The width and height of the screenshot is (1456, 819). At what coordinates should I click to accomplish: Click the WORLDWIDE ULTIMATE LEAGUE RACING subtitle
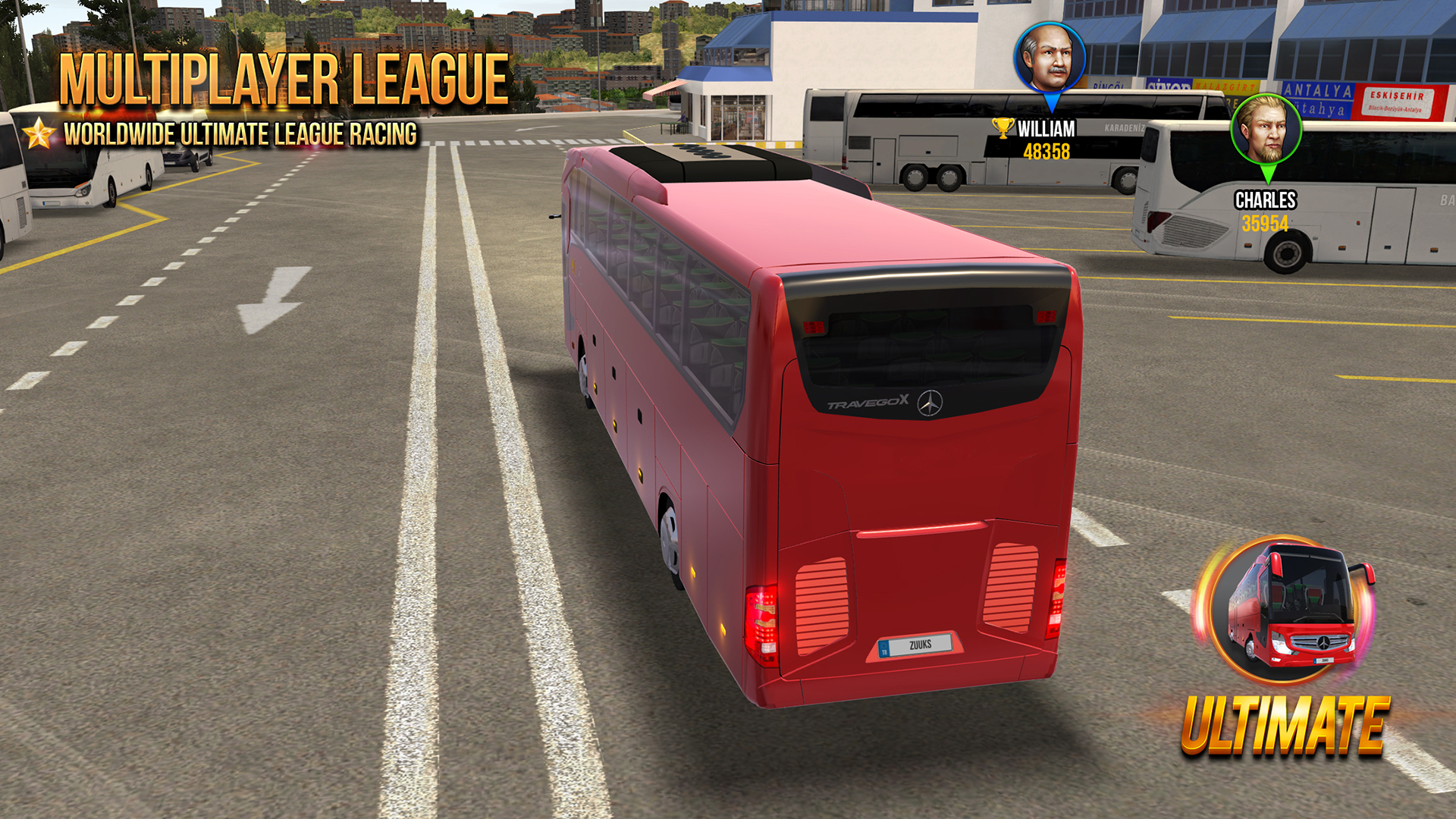click(241, 133)
